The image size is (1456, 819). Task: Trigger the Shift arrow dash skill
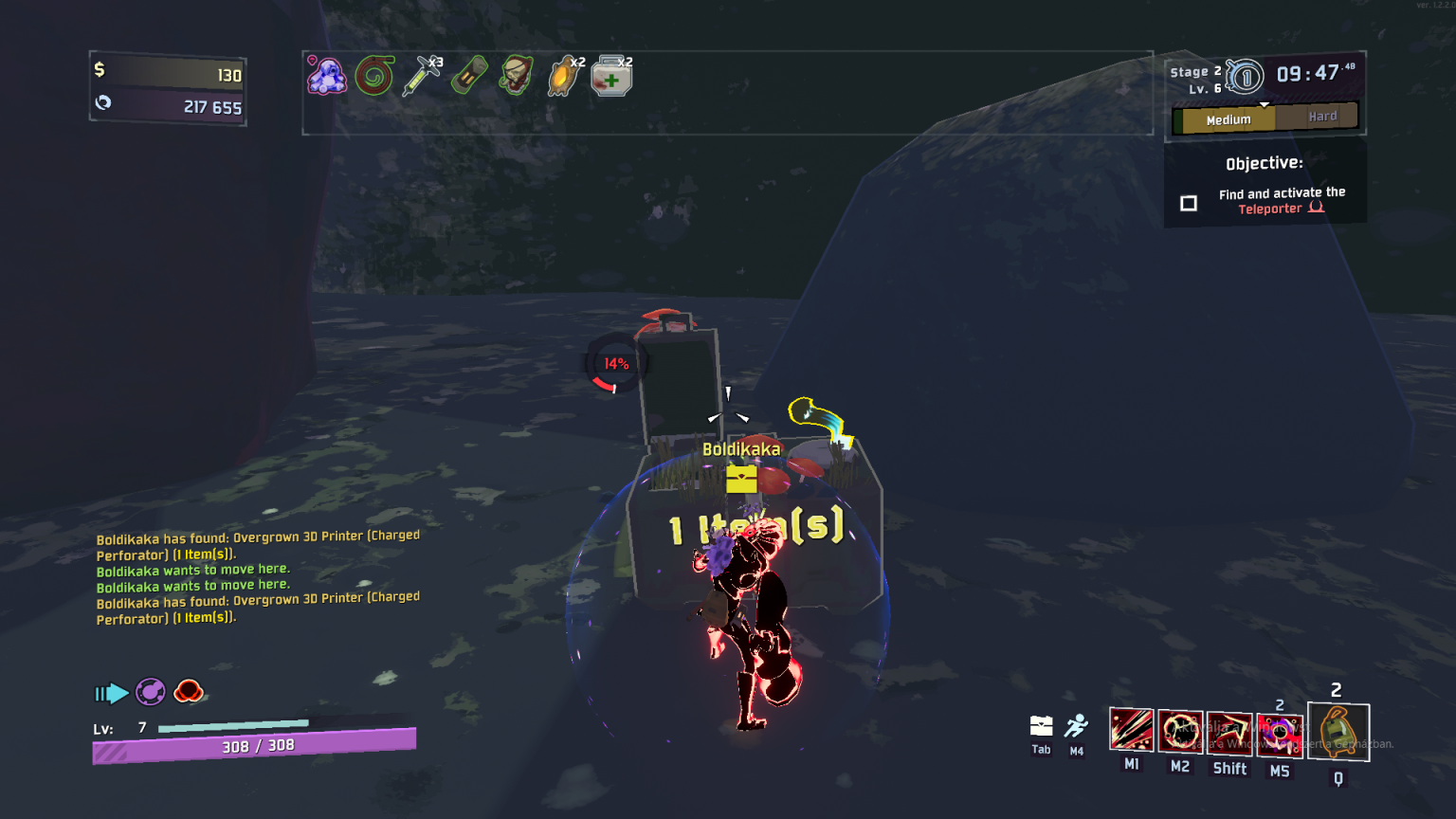pos(1229,732)
